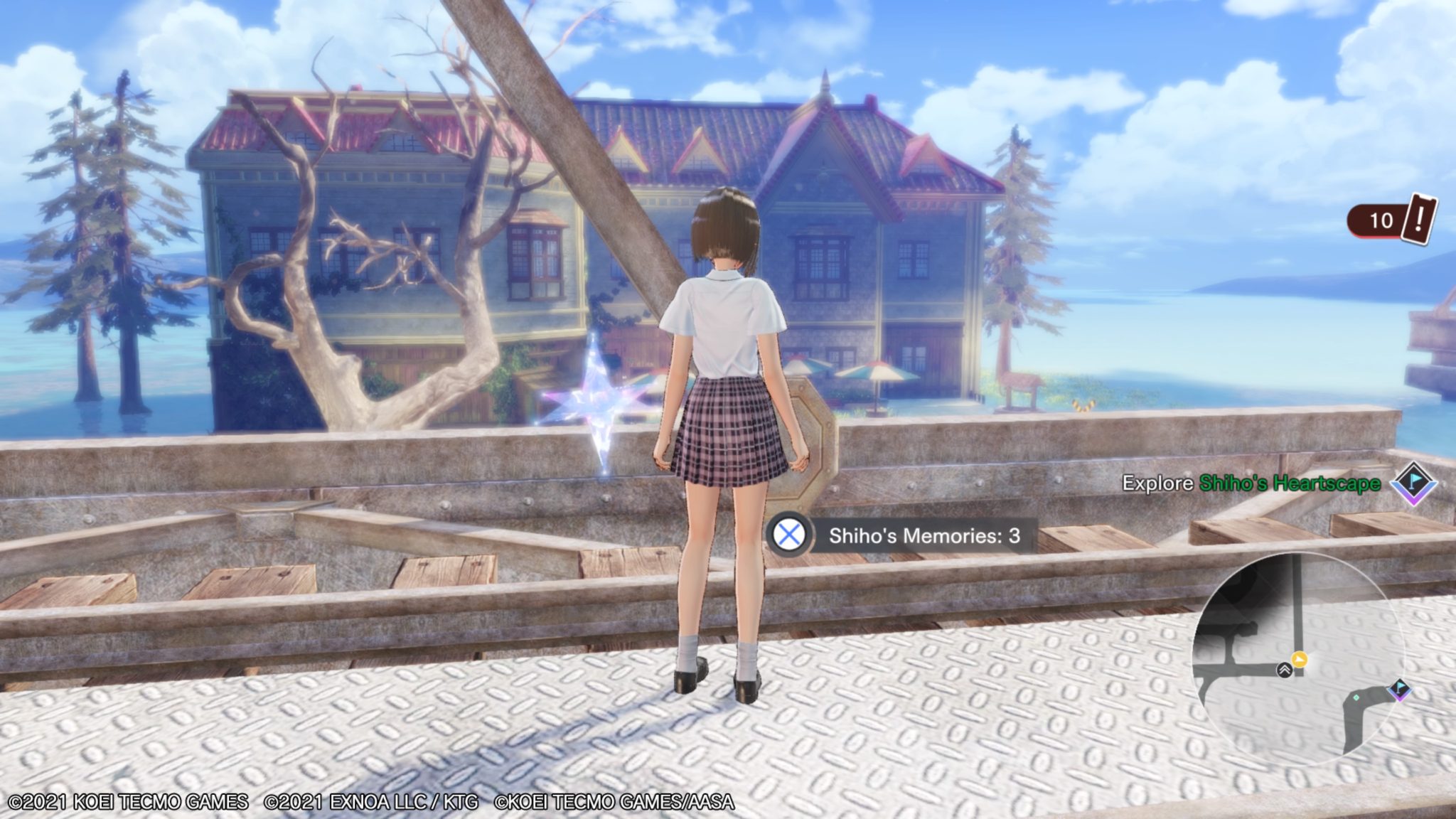Click the yellow player arrow on the minimap
Image resolution: width=1456 pixels, height=819 pixels.
point(1299,659)
